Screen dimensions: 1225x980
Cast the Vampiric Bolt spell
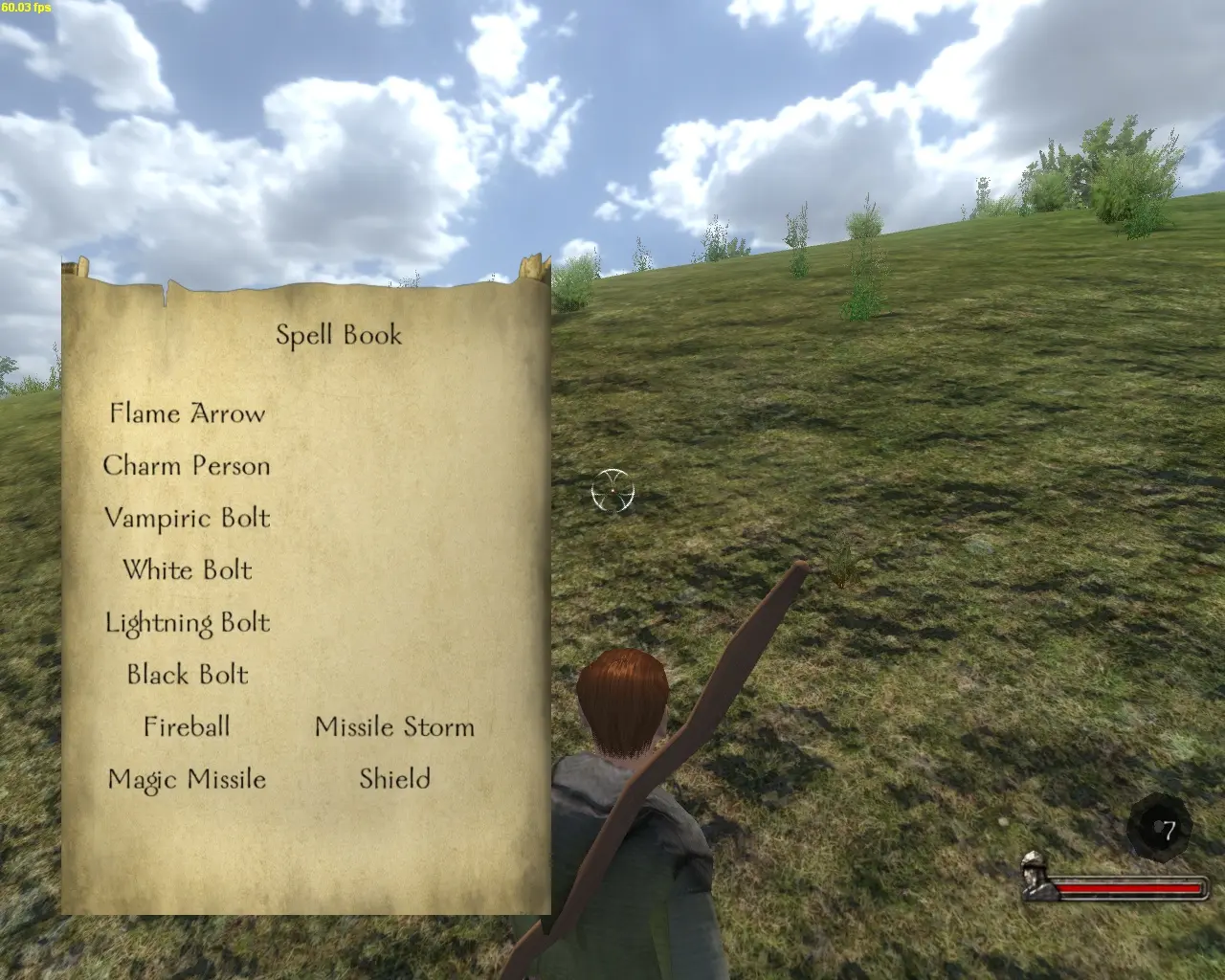pyautogui.click(x=187, y=518)
